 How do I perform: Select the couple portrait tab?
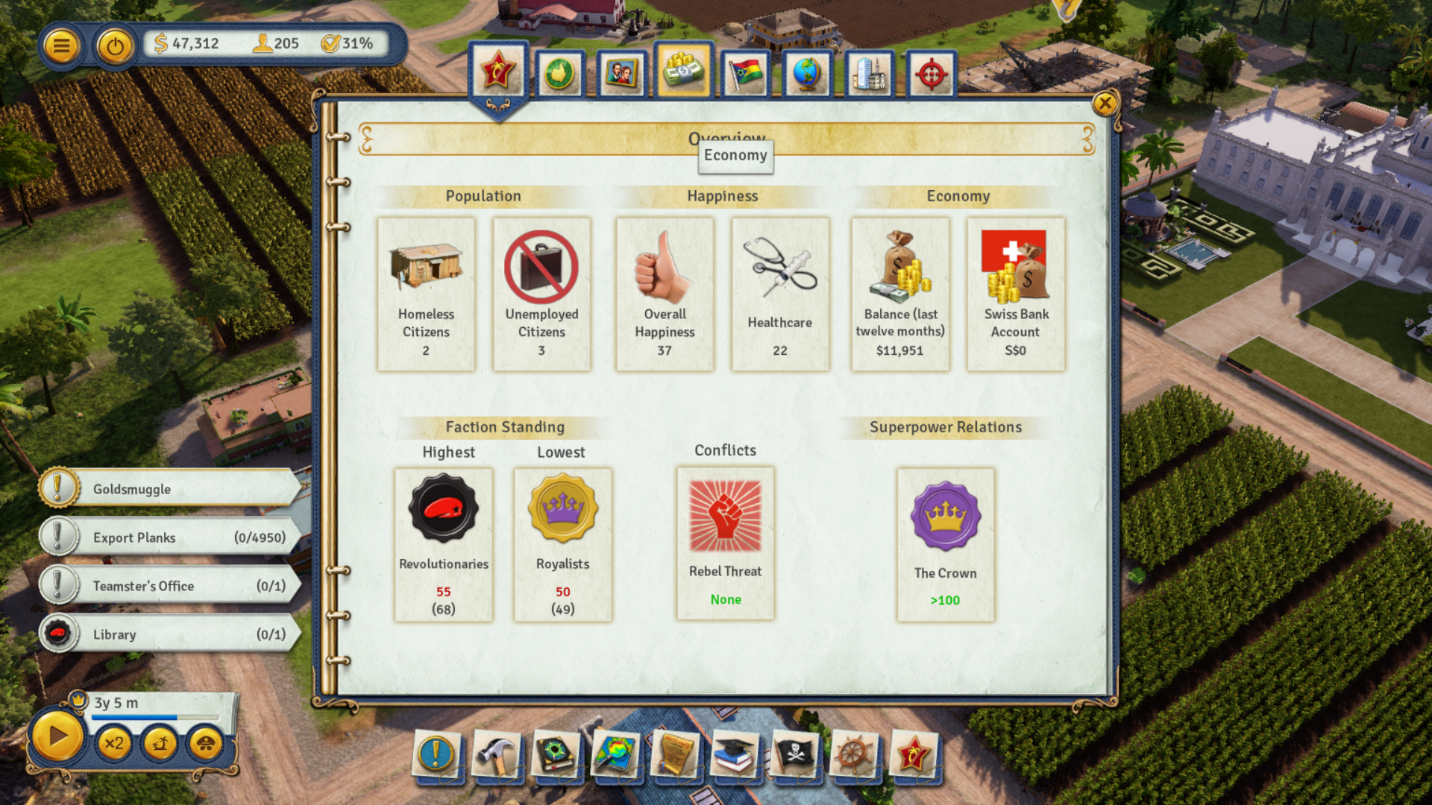click(x=621, y=75)
